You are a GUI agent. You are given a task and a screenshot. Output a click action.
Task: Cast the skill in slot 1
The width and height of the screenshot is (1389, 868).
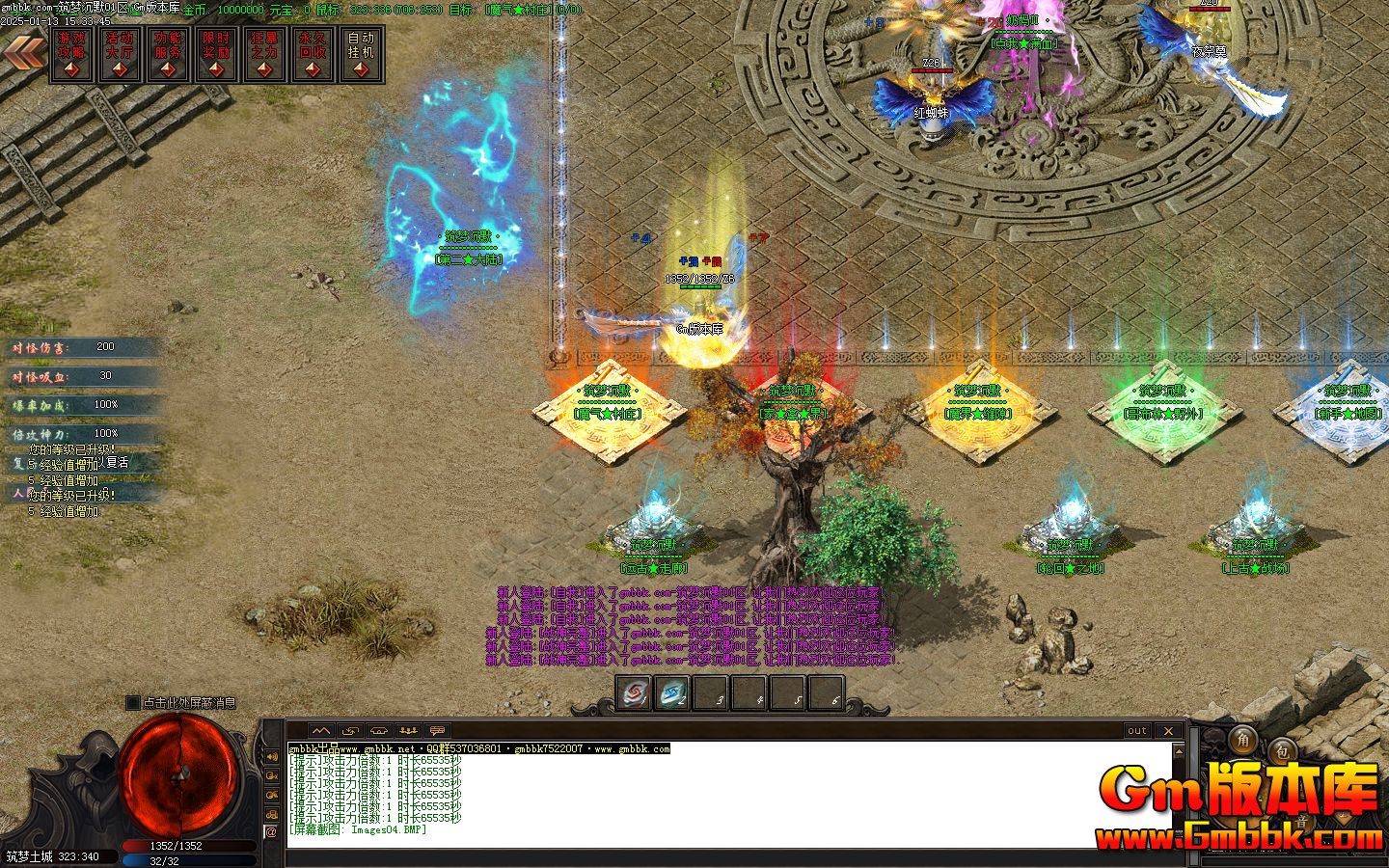633,692
